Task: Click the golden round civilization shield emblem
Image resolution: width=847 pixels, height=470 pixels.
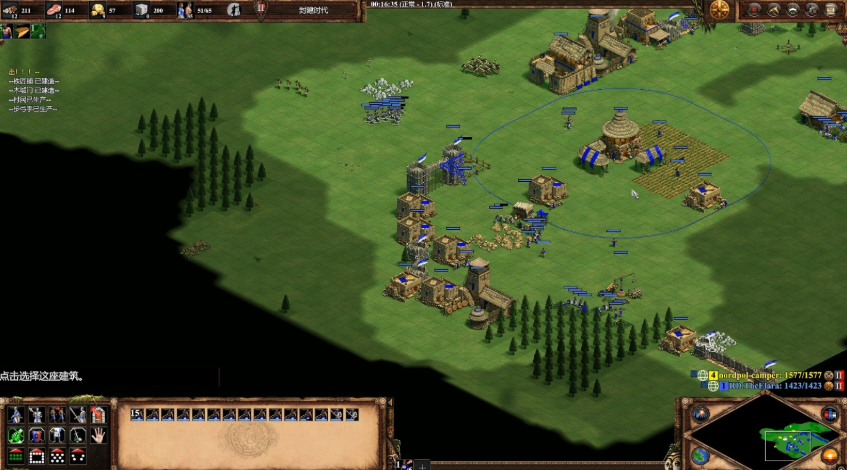Action: 719,10
